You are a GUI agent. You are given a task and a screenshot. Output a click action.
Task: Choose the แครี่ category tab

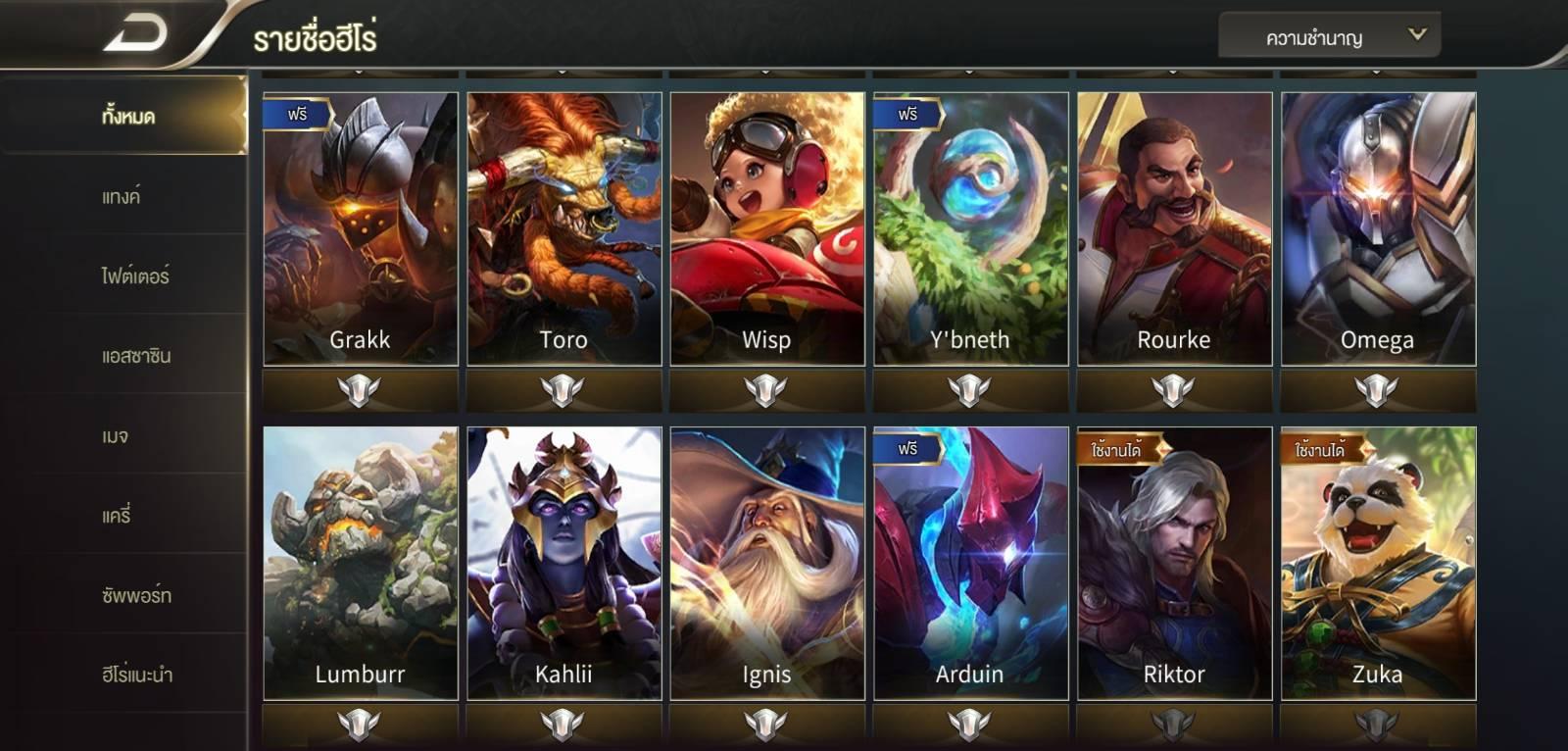pyautogui.click(x=116, y=516)
